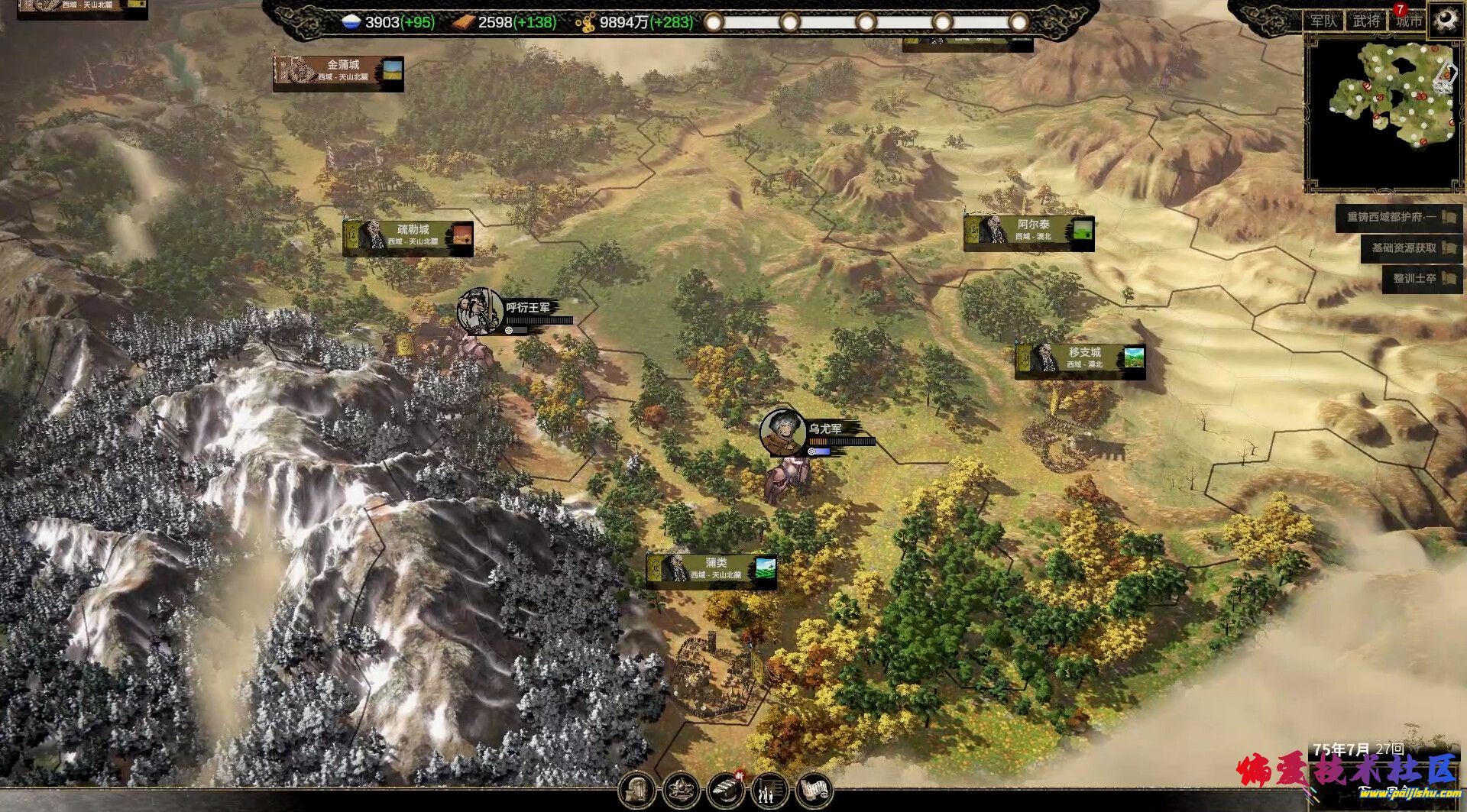
Task: Open the 城市 (Cities) tab
Action: pos(1408,21)
